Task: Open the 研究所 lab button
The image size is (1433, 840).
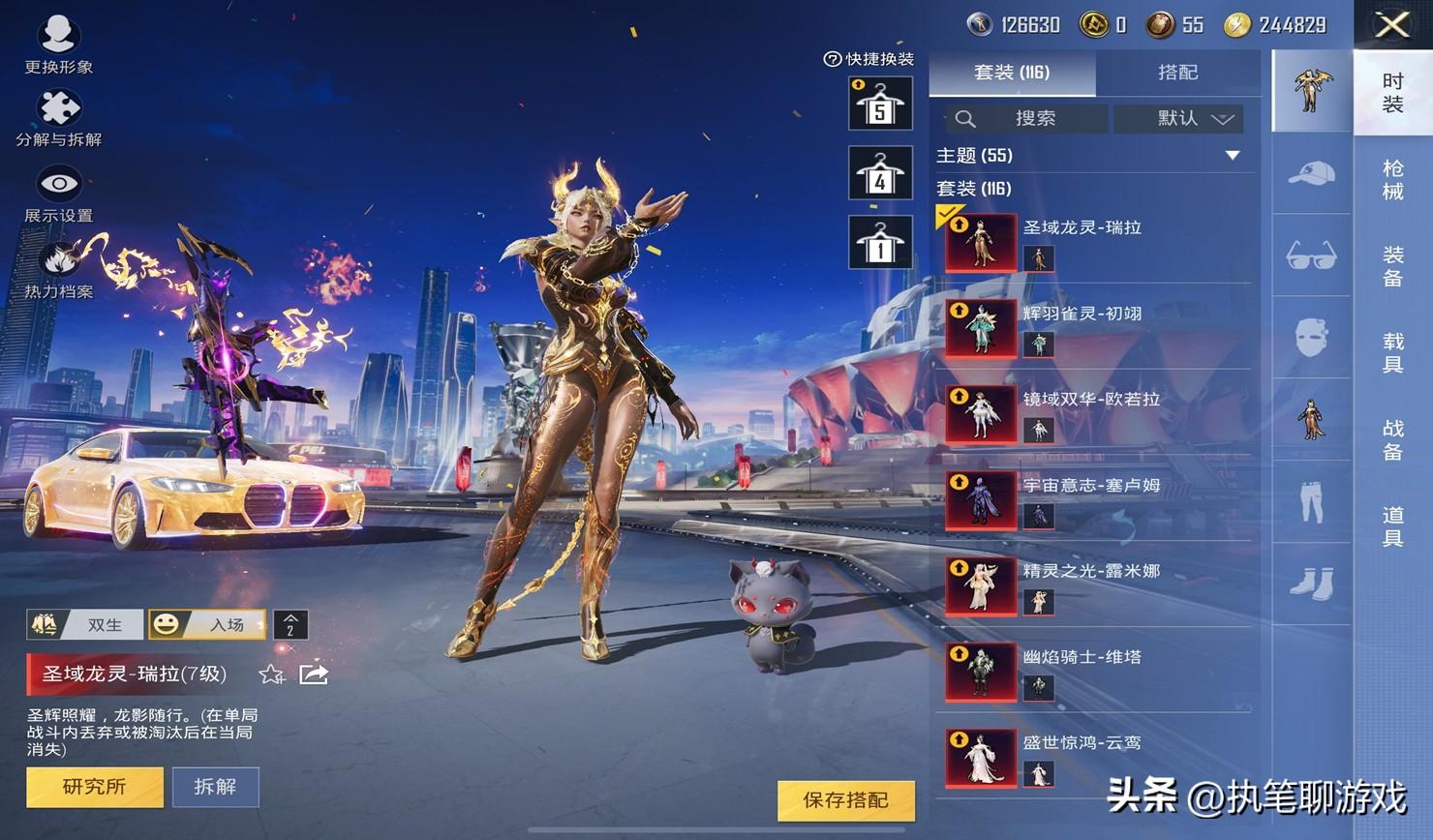Action: click(94, 787)
